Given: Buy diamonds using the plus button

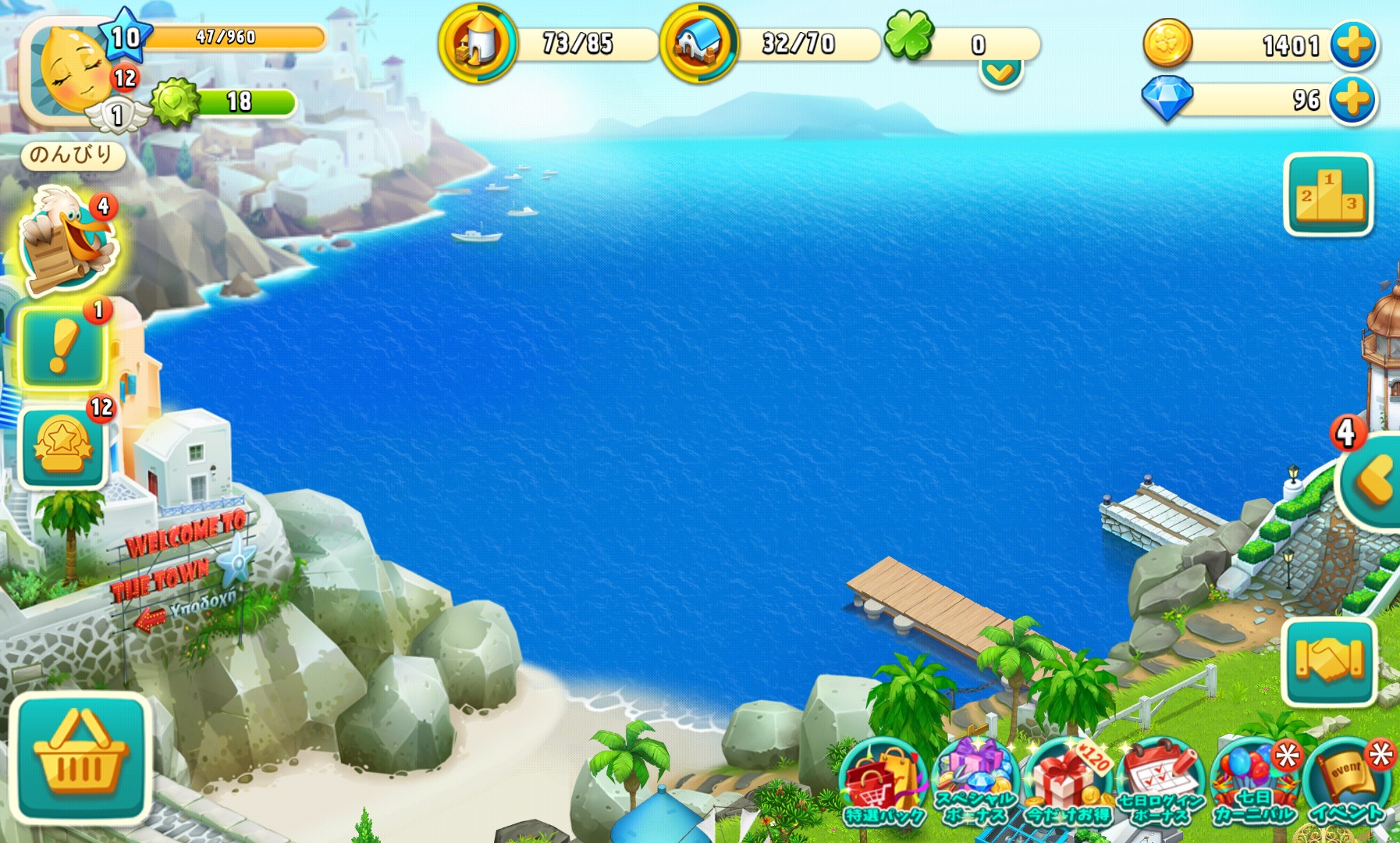Looking at the screenshot, I should (x=1353, y=100).
